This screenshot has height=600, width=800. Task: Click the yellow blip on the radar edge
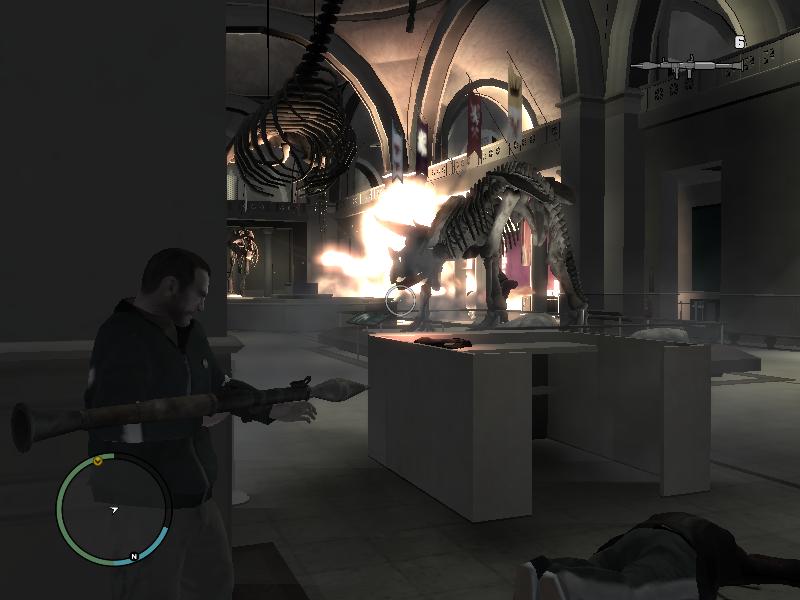click(98, 461)
